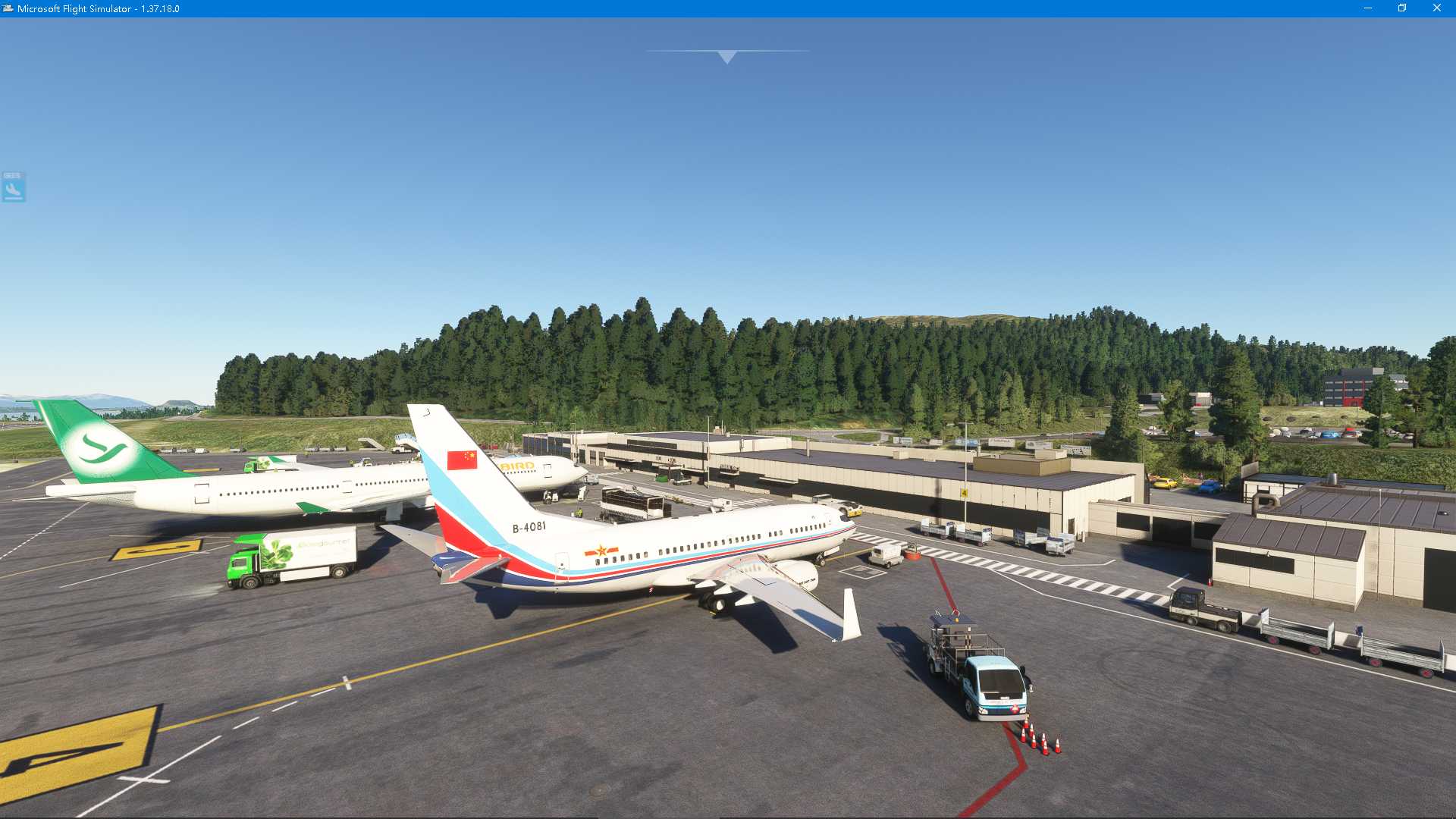Open the GSX ground services panel icon
The width and height of the screenshot is (1456, 819).
click(x=12, y=184)
